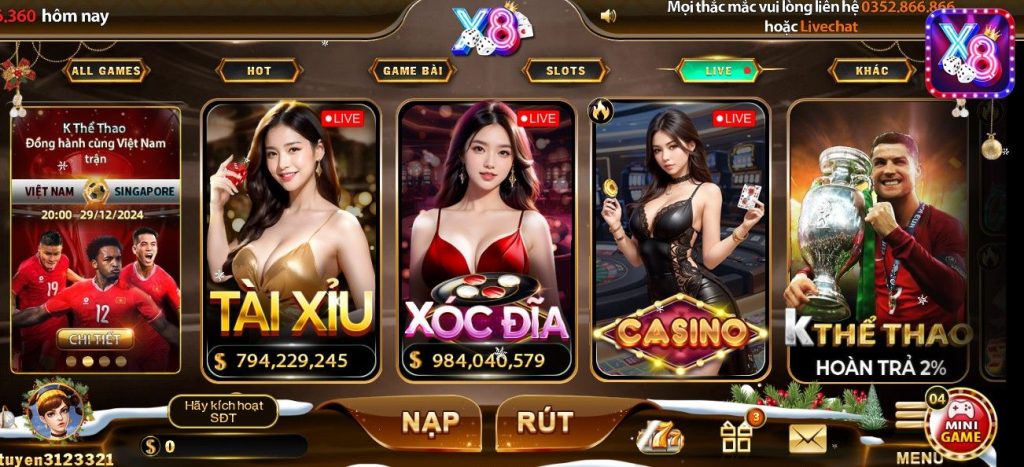Open the gift boxes icon

tap(736, 436)
